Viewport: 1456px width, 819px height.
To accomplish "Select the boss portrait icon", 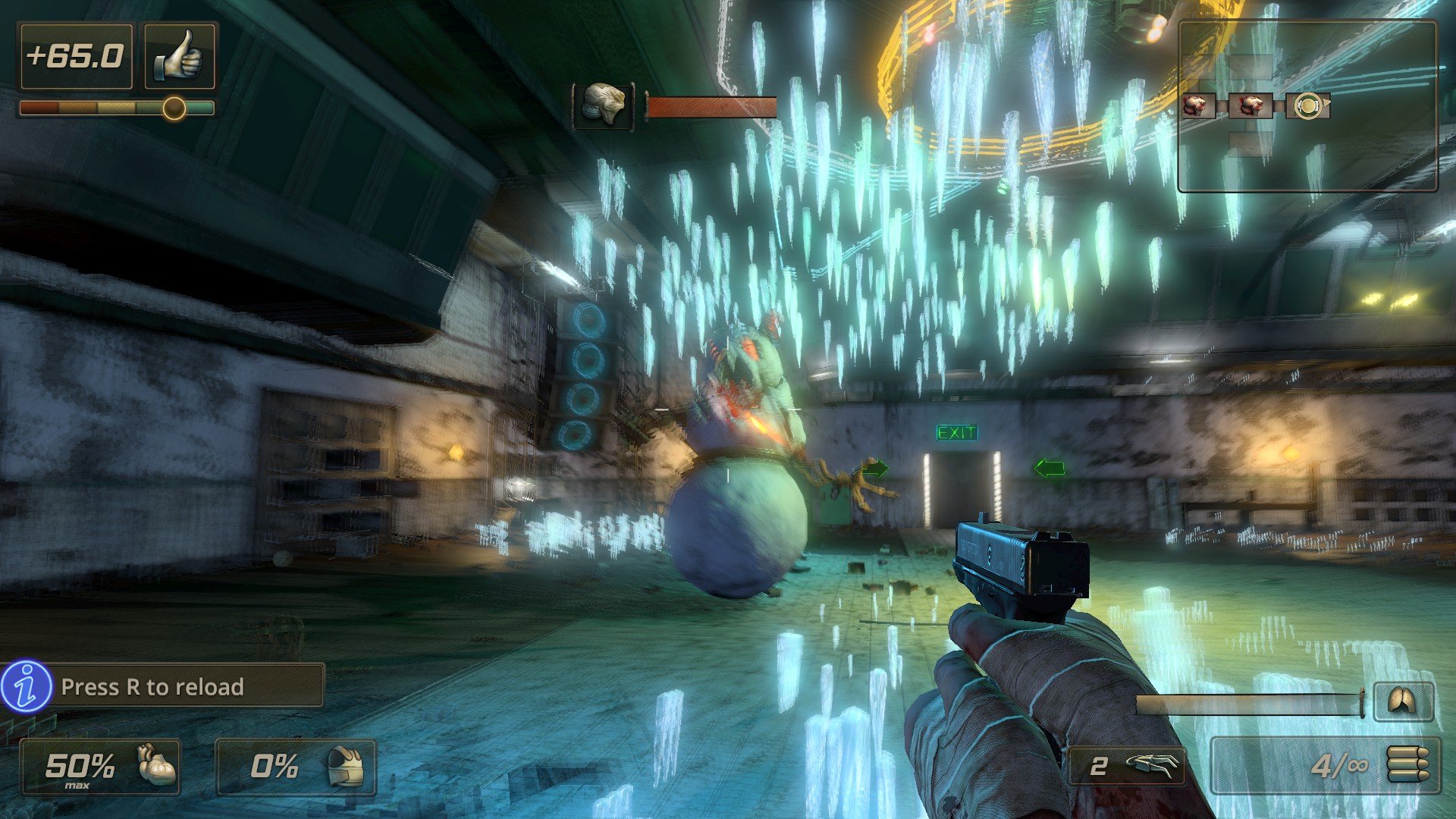I will tap(604, 105).
